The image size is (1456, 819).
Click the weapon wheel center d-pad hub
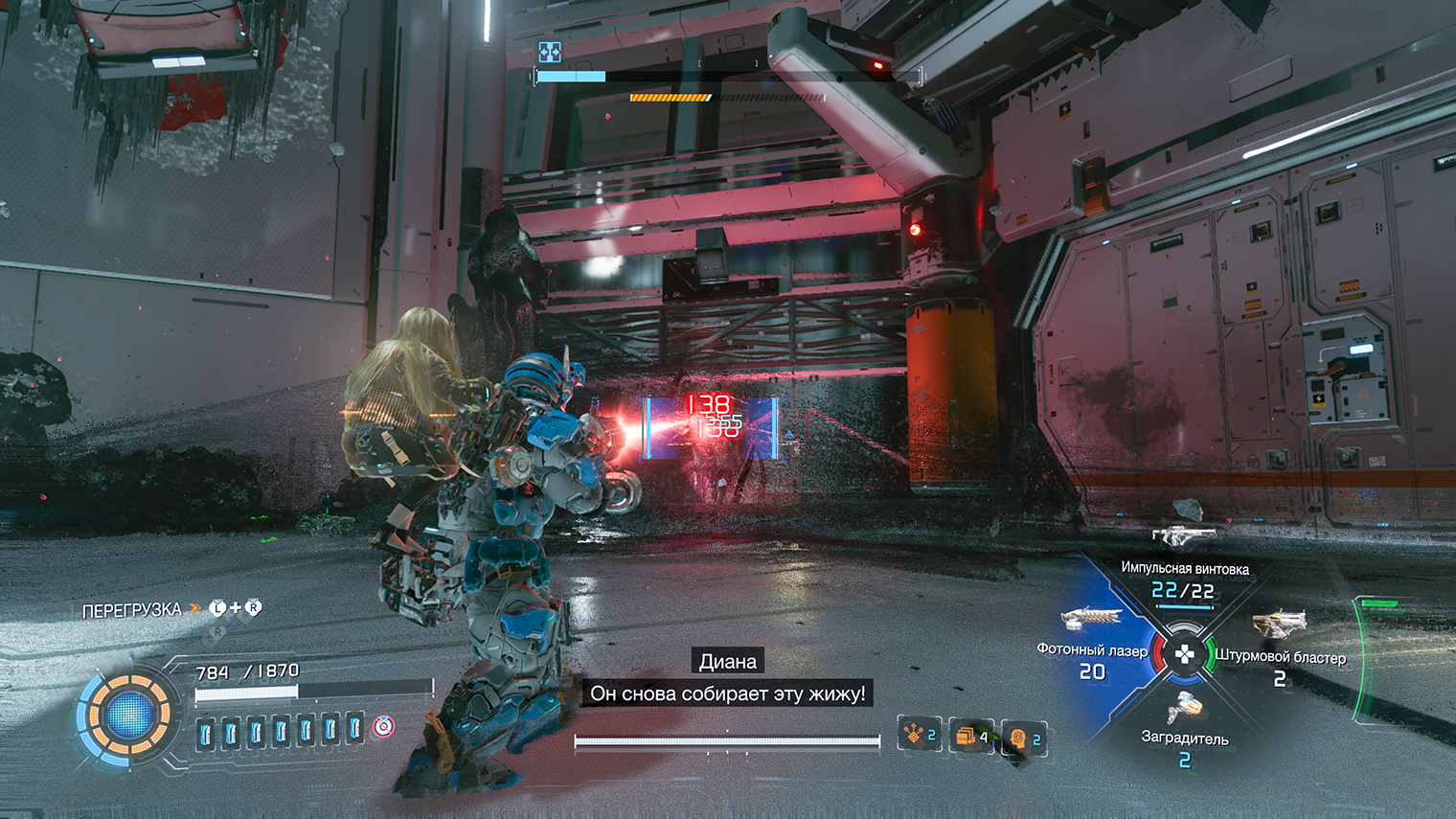pyautogui.click(x=1185, y=655)
